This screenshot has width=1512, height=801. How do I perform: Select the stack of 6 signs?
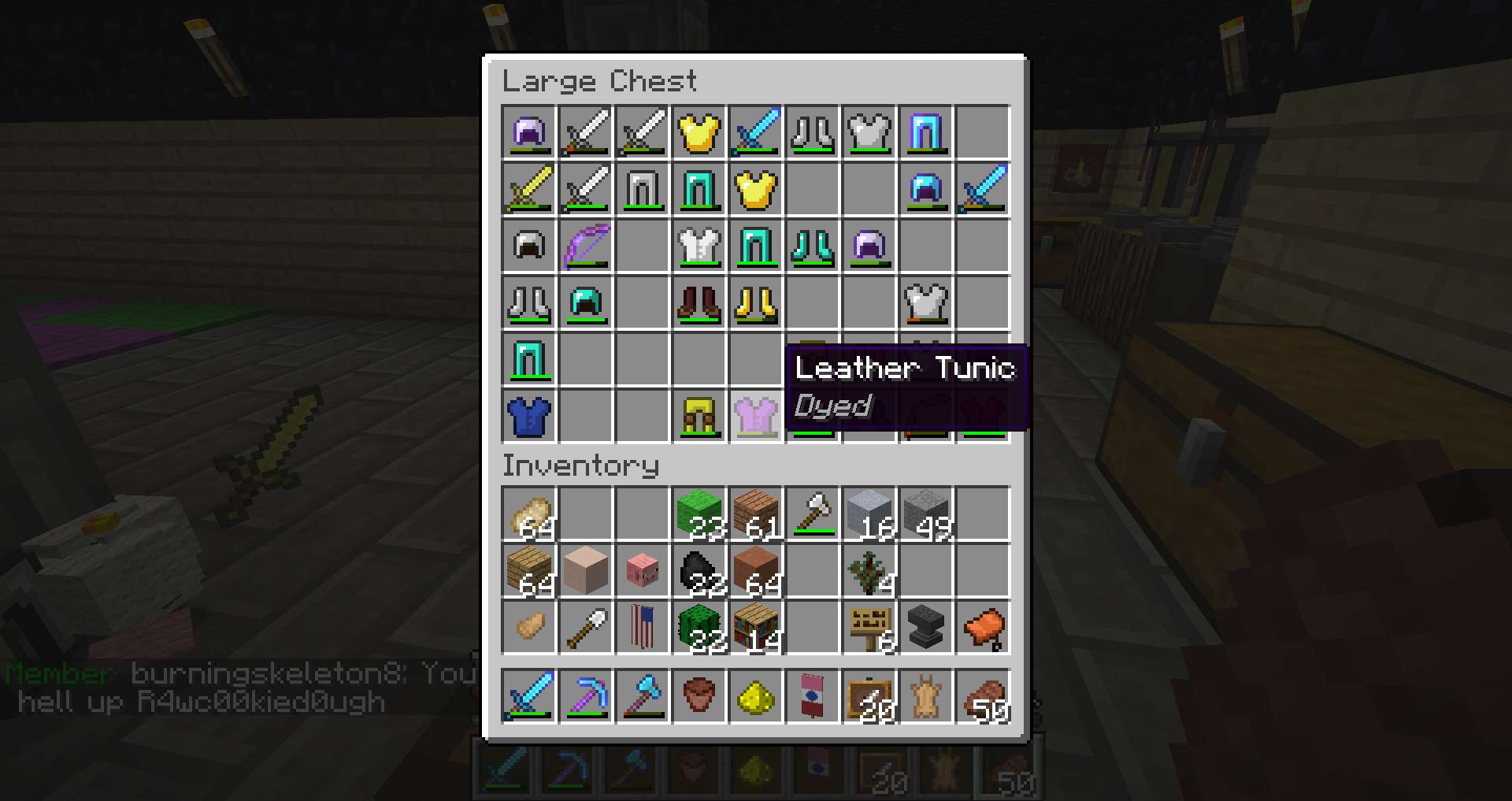click(869, 629)
